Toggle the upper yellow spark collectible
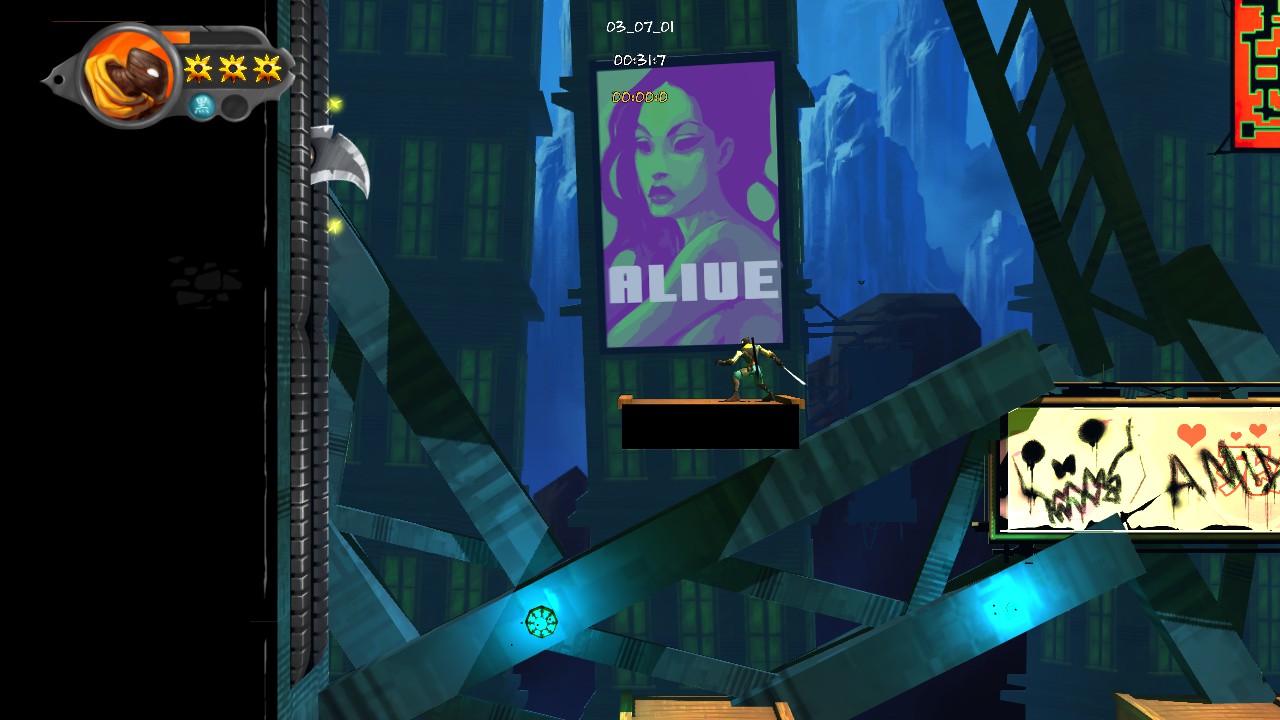This screenshot has width=1280, height=720. pos(337,106)
